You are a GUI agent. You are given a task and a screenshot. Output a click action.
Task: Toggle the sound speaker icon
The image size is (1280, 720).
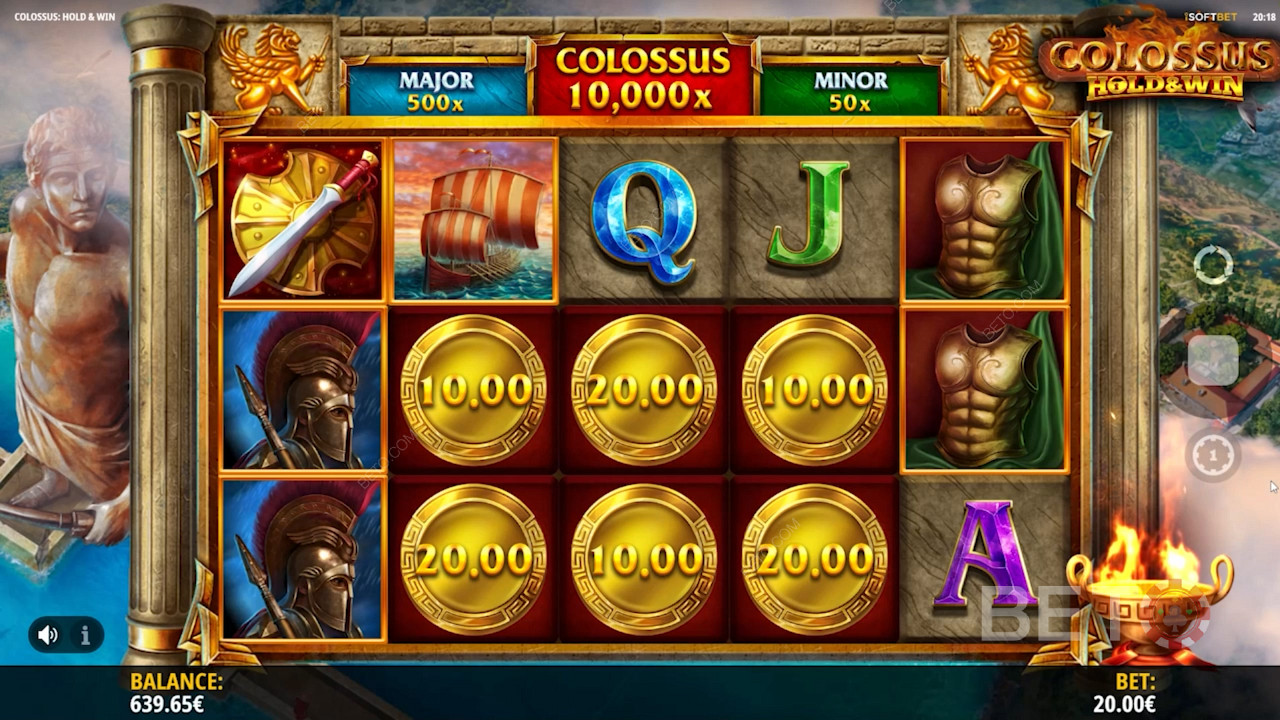tap(48, 634)
